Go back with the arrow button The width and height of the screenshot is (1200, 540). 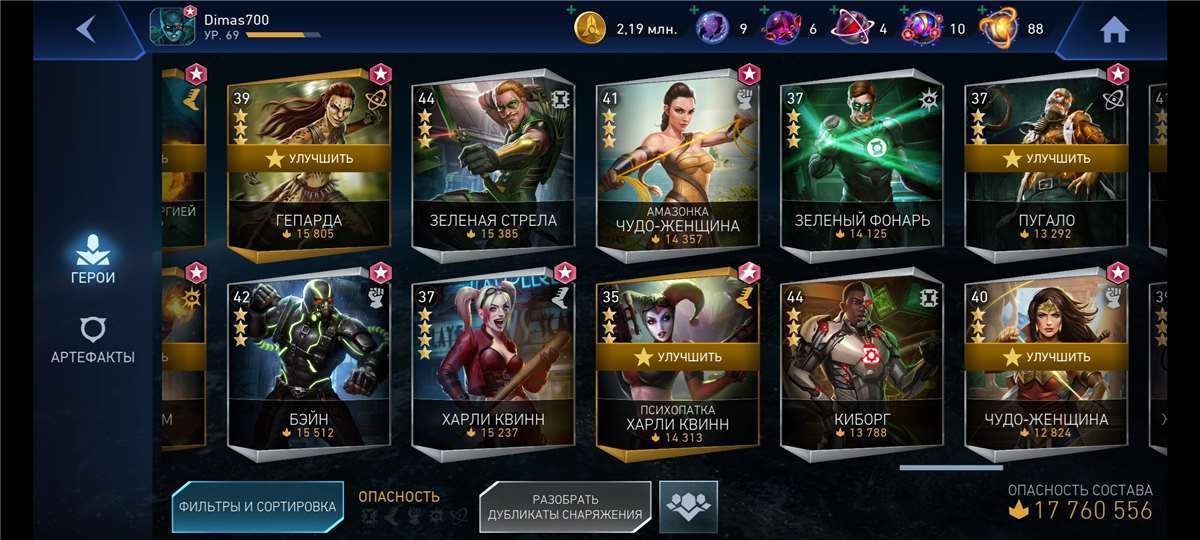coord(86,28)
